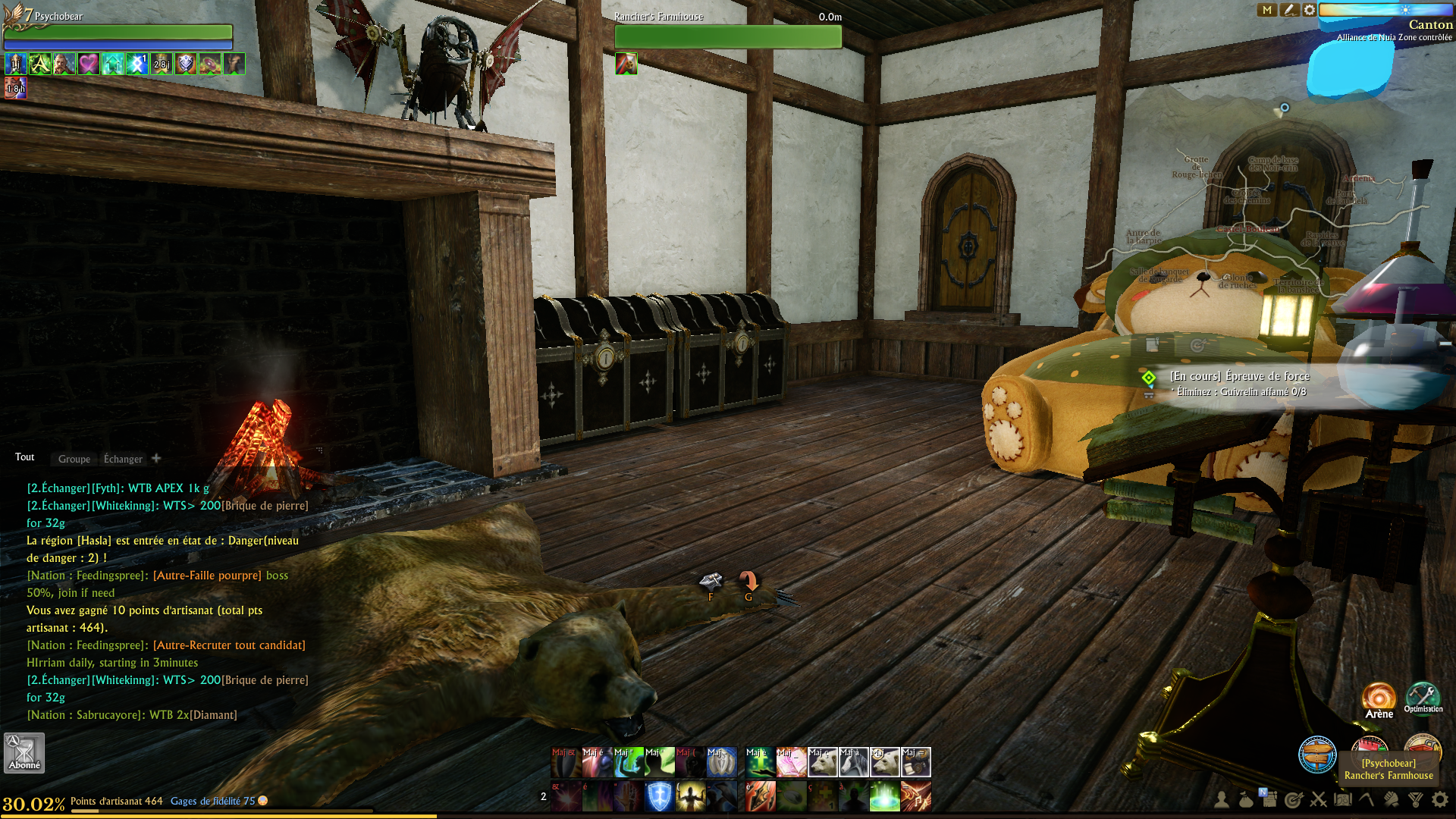Activate the music notes skill
The height and width of the screenshot is (819, 1456).
[x=916, y=797]
